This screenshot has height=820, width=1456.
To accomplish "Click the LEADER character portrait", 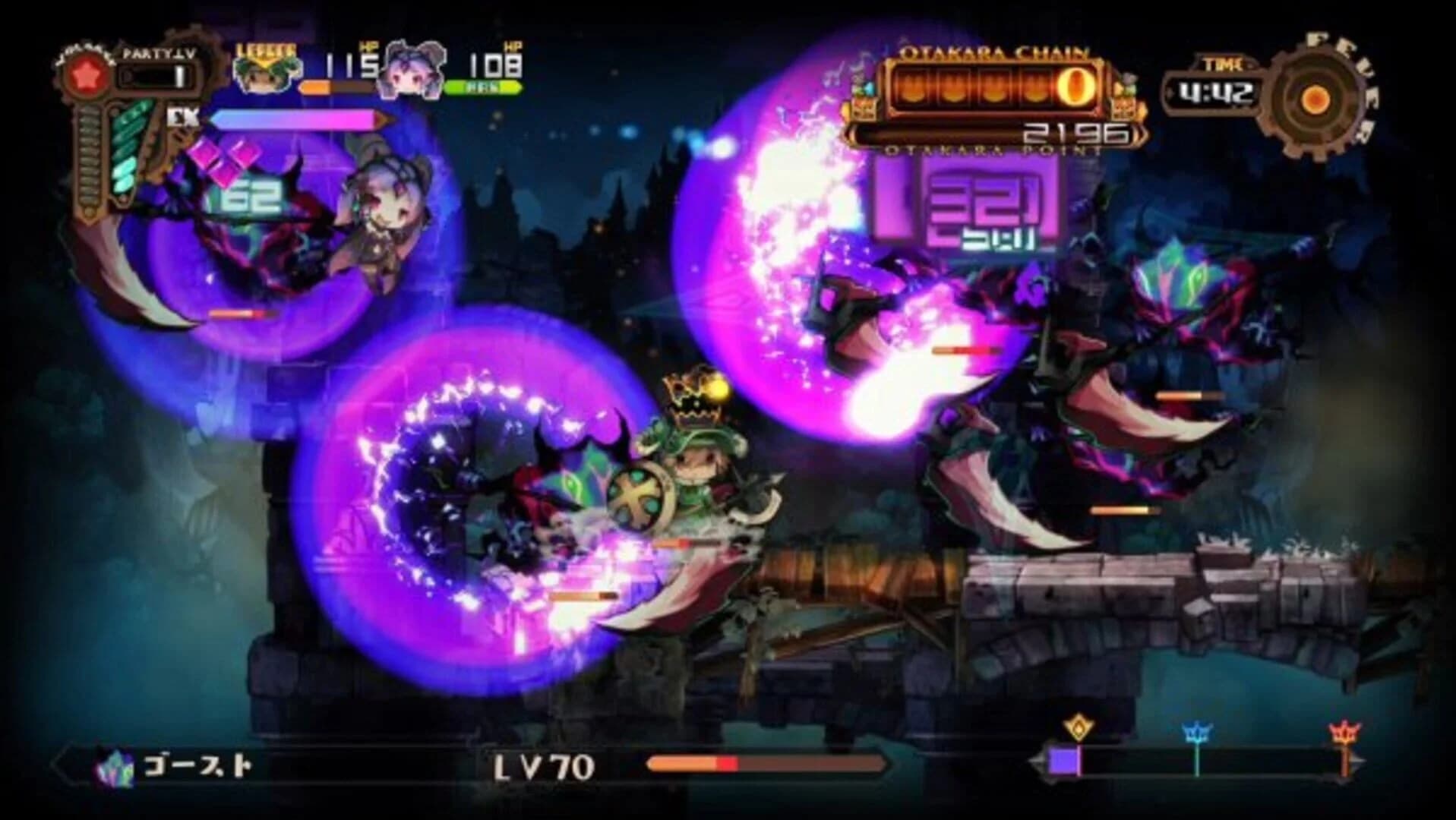I will (x=264, y=72).
